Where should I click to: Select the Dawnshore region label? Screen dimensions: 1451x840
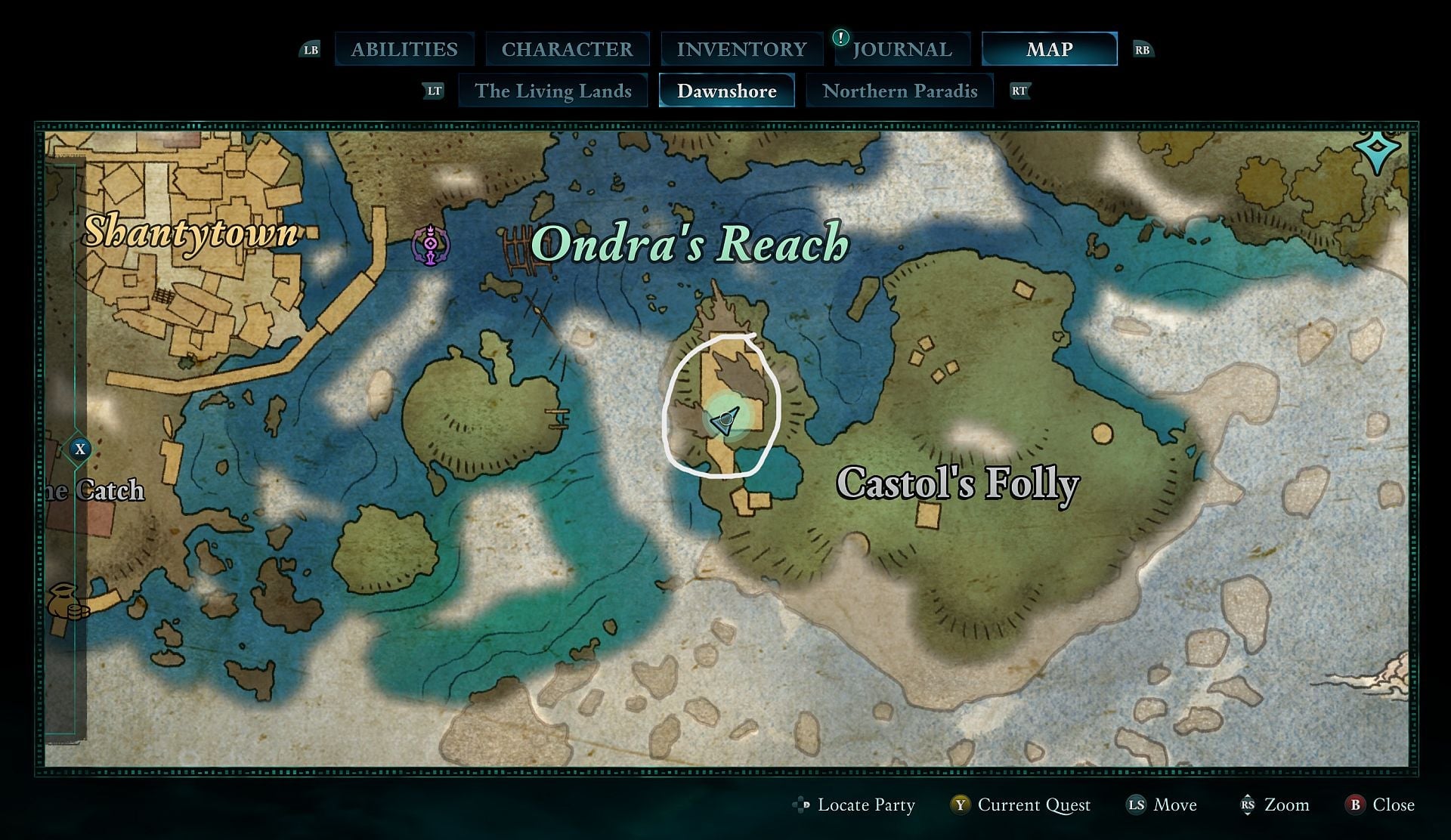726,91
